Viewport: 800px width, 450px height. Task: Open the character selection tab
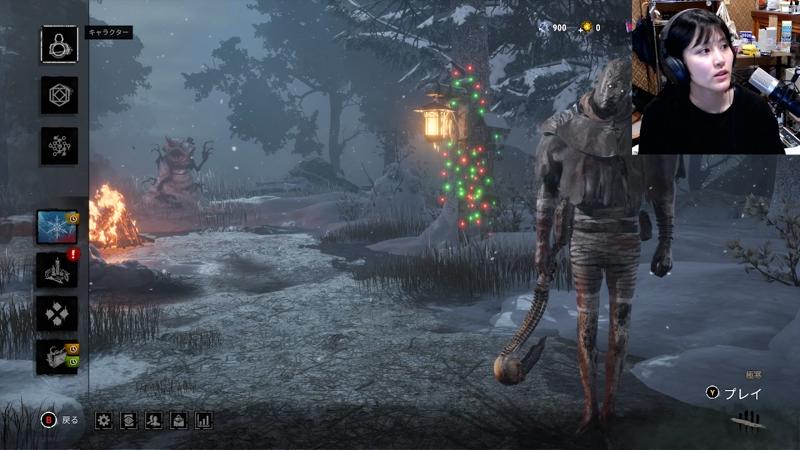pyautogui.click(x=59, y=44)
